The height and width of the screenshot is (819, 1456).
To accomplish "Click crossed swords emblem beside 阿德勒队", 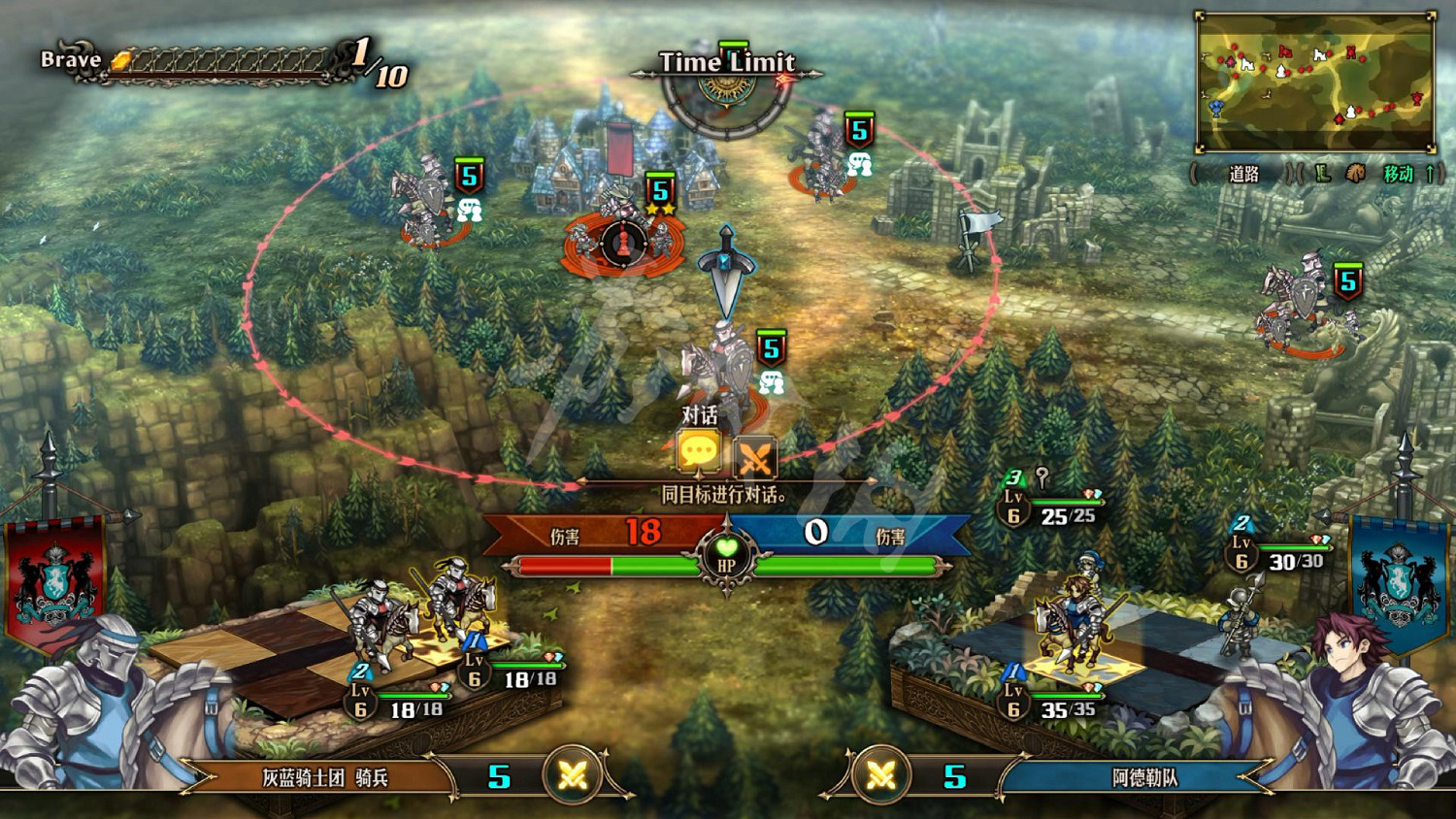I will click(x=881, y=776).
